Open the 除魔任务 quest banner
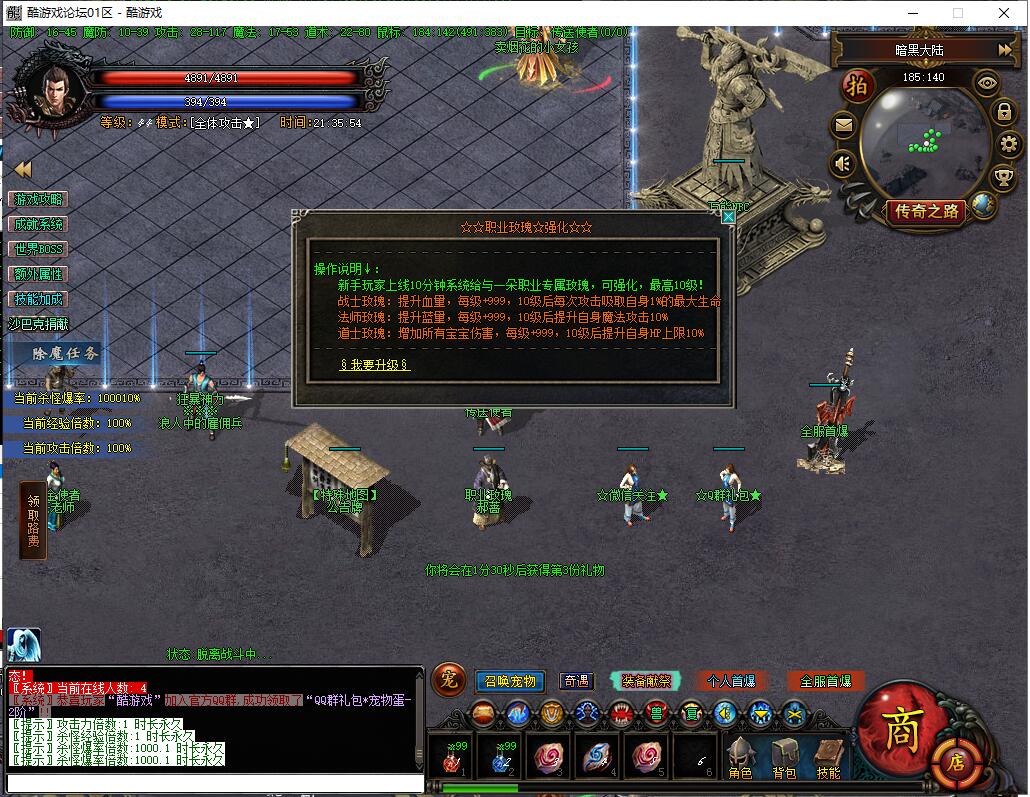1030x797 pixels. (64, 353)
